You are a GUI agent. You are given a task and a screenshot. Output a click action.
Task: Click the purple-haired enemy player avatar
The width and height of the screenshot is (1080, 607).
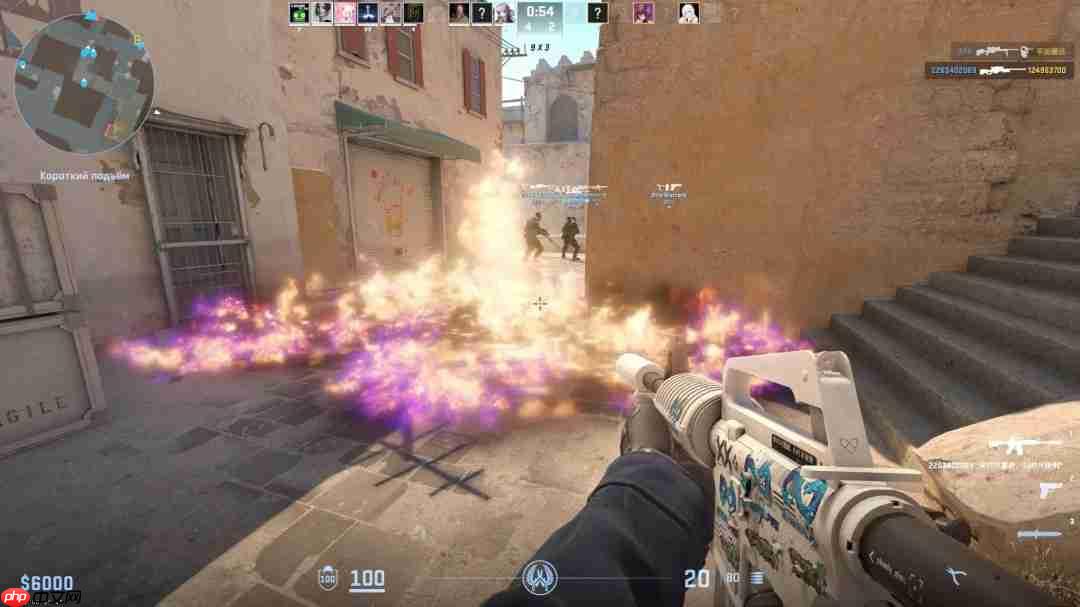click(x=642, y=13)
